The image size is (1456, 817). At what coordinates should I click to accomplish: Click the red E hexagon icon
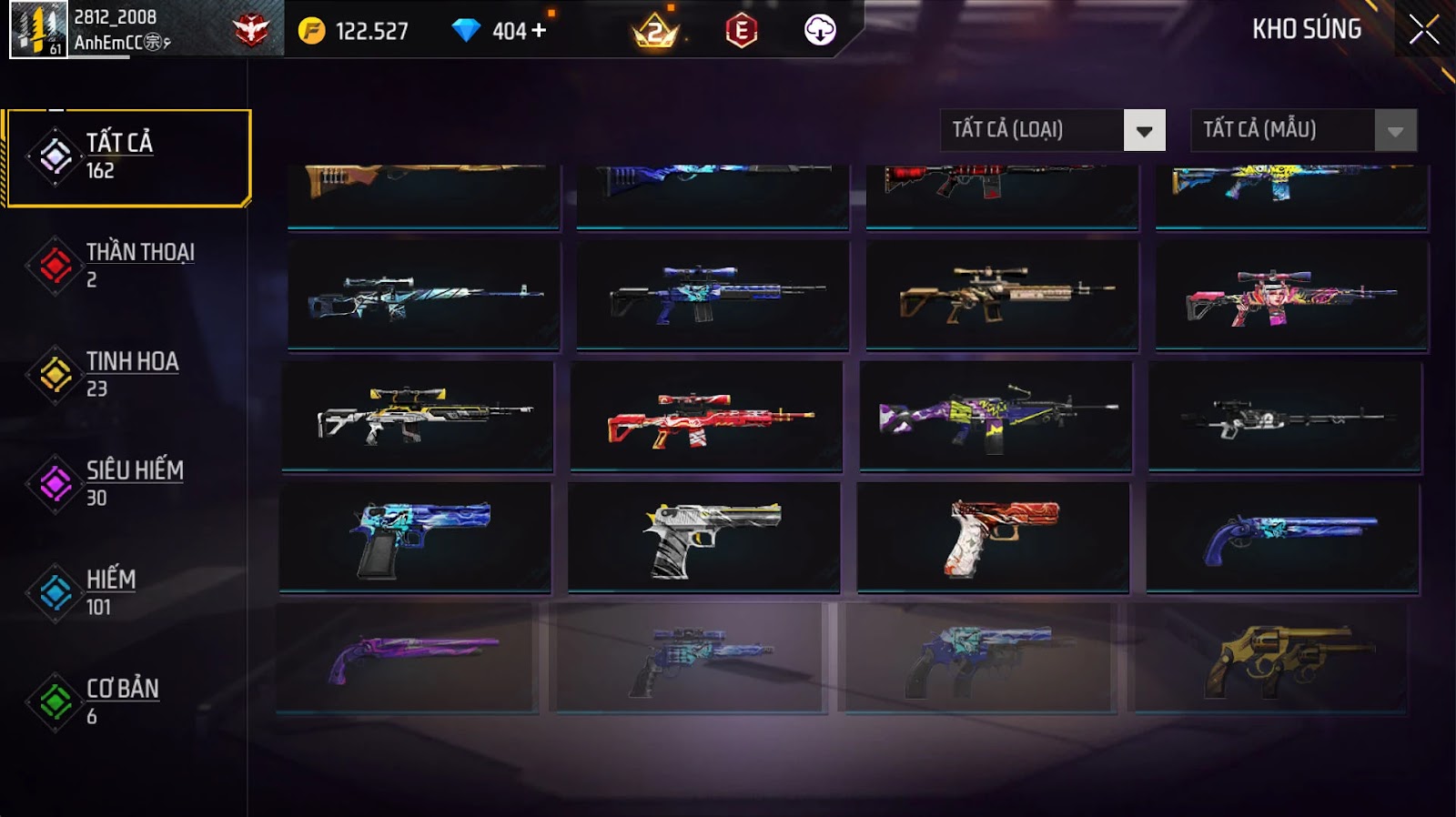741,32
